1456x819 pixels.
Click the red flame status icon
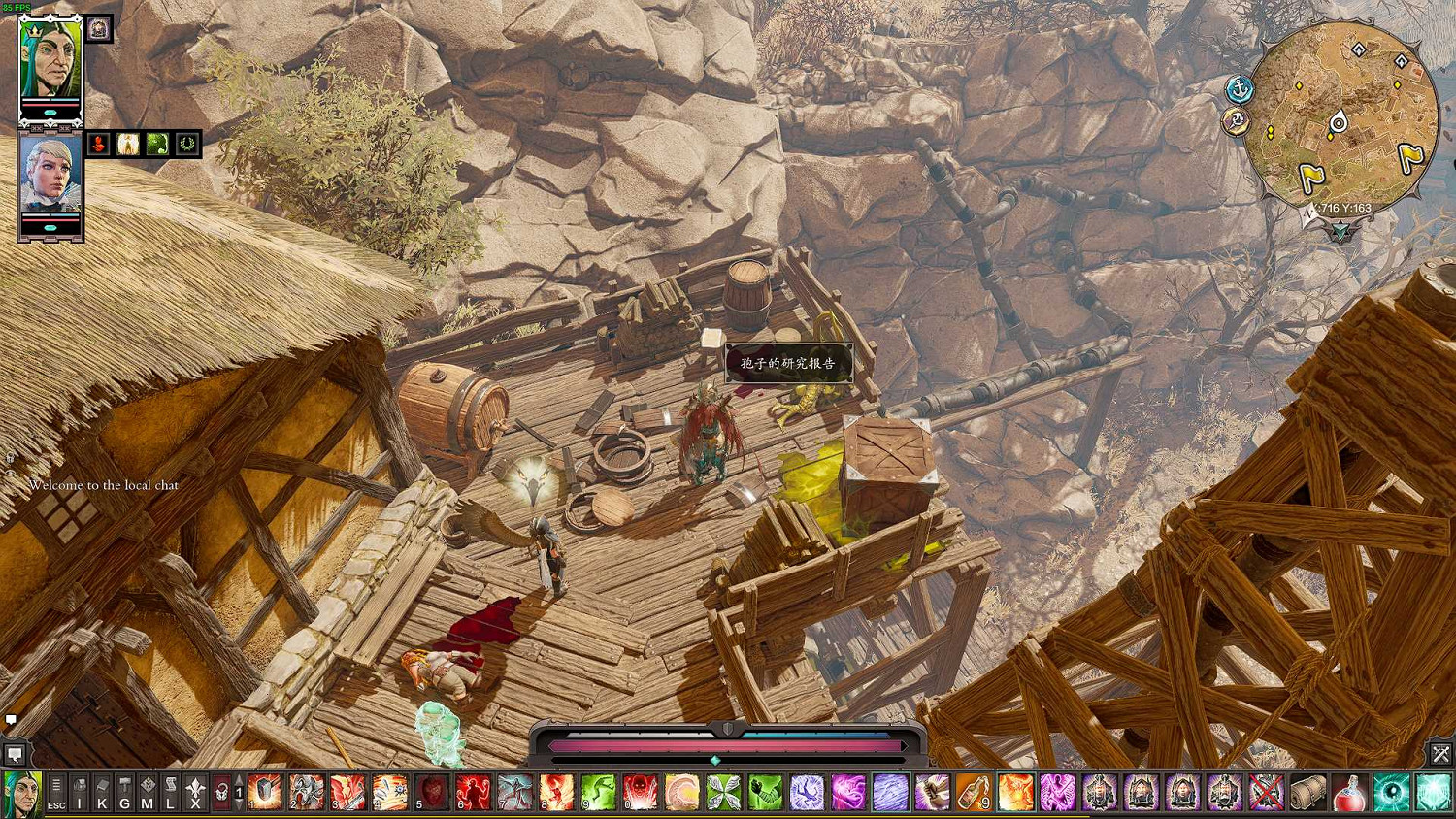click(98, 144)
